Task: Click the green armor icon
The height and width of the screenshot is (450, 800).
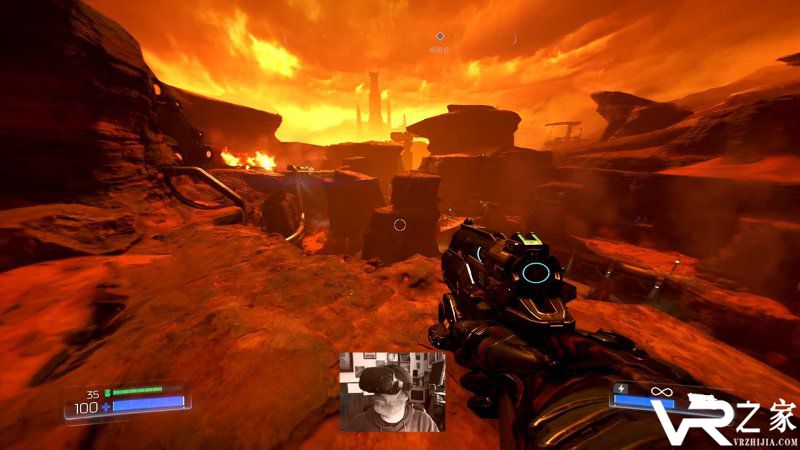Action: click(x=107, y=392)
